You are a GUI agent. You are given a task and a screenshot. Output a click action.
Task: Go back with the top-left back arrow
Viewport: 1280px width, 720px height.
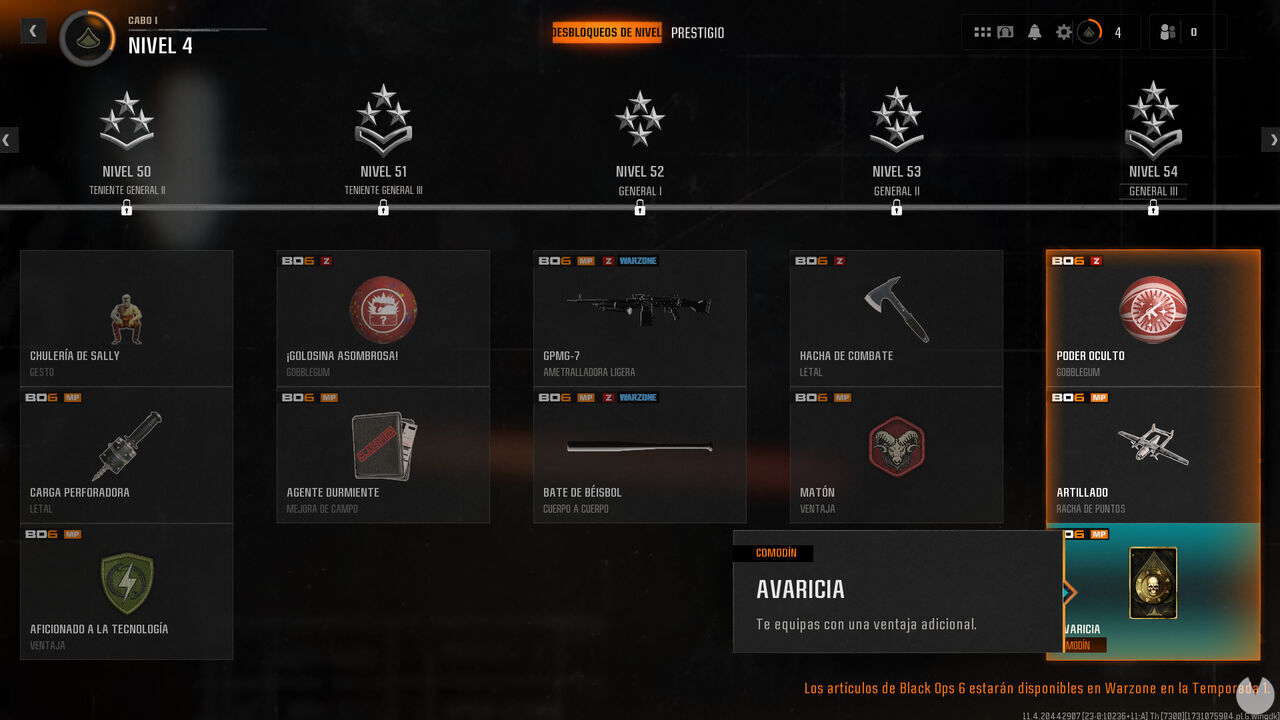click(32, 30)
